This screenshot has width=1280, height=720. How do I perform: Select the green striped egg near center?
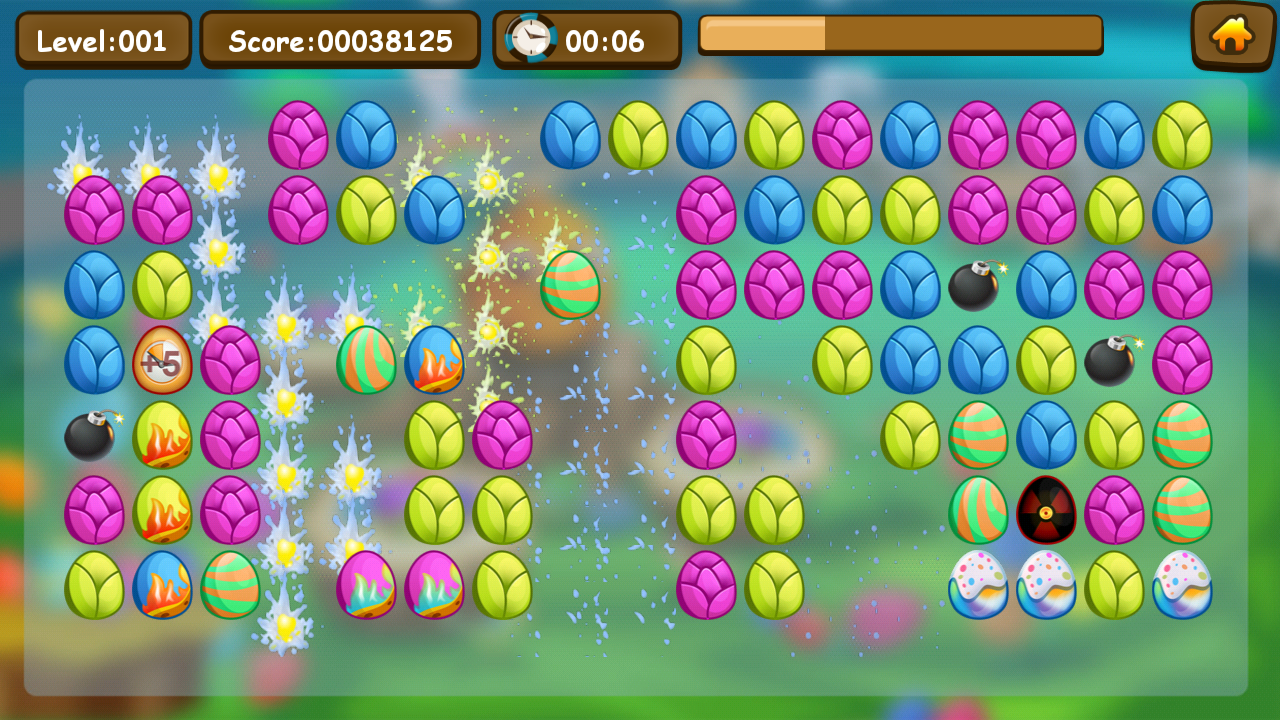click(x=570, y=287)
